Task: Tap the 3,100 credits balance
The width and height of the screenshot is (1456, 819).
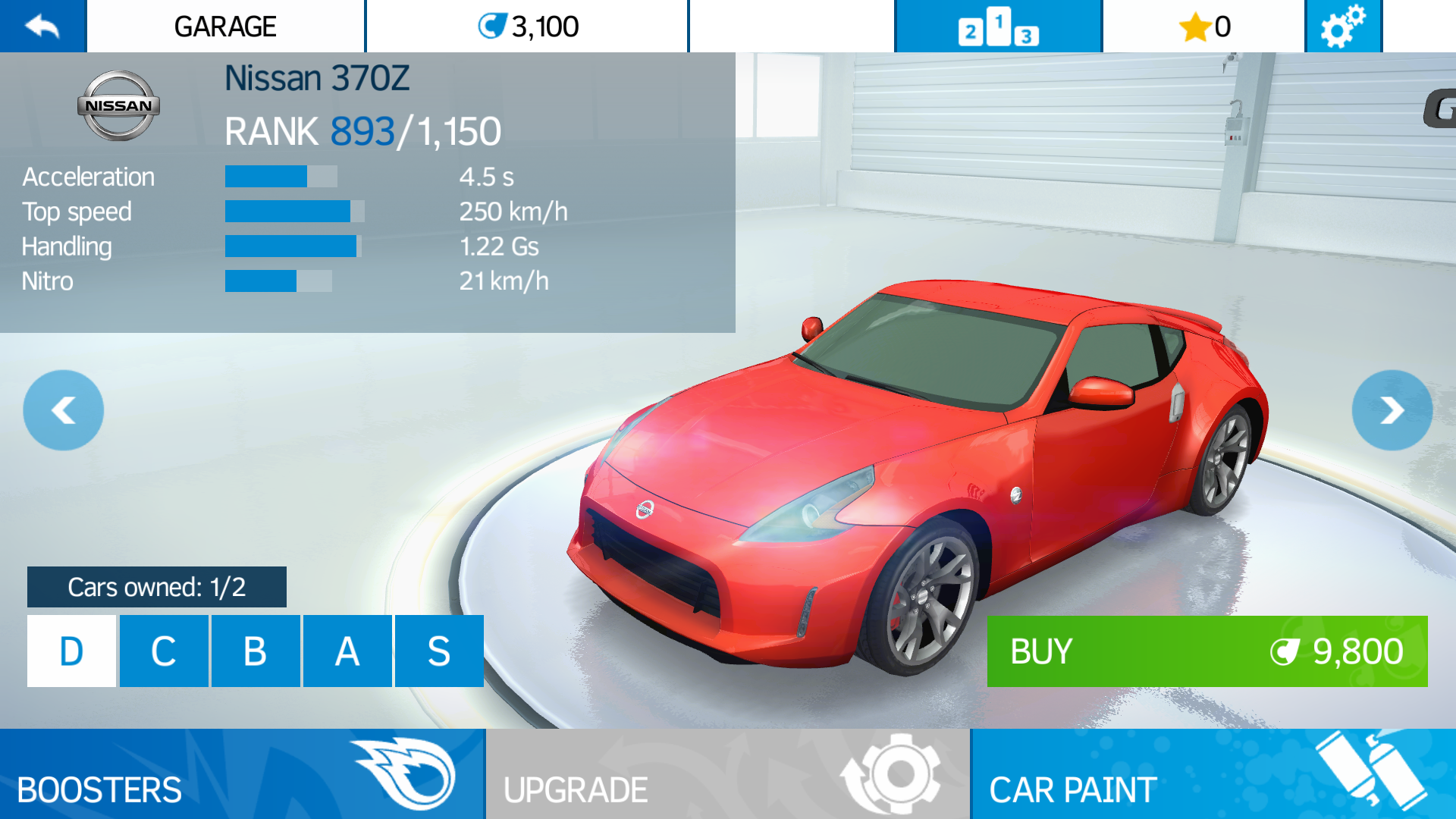Action: point(528,27)
